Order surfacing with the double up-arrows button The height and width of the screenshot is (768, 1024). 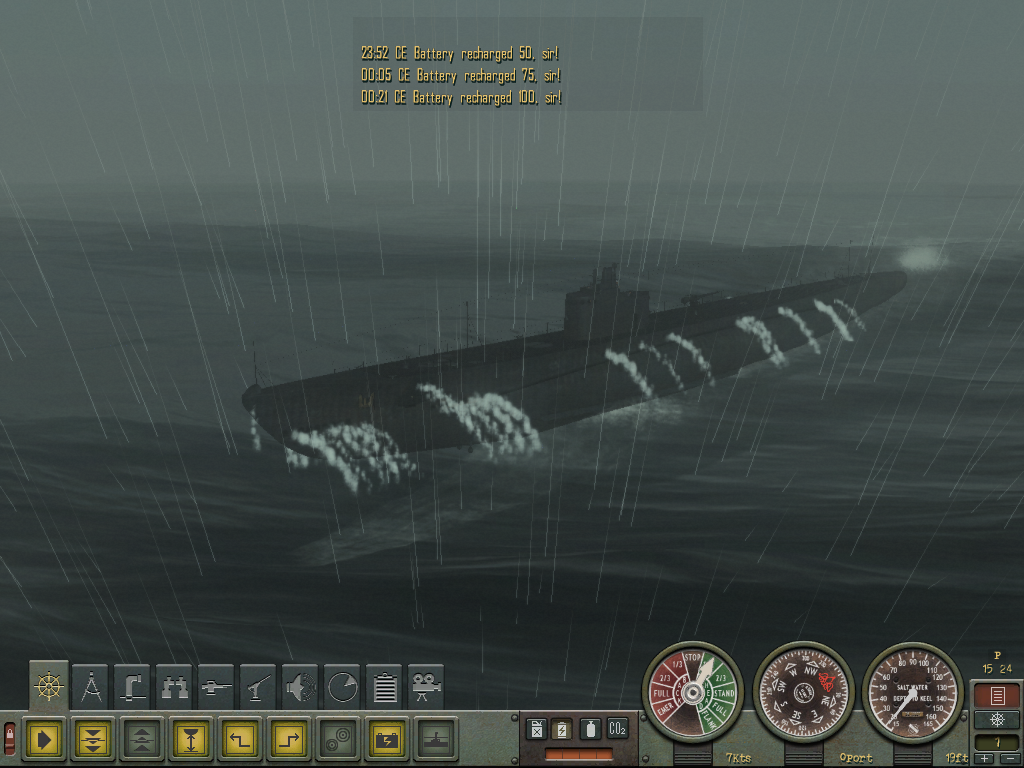[x=141, y=739]
